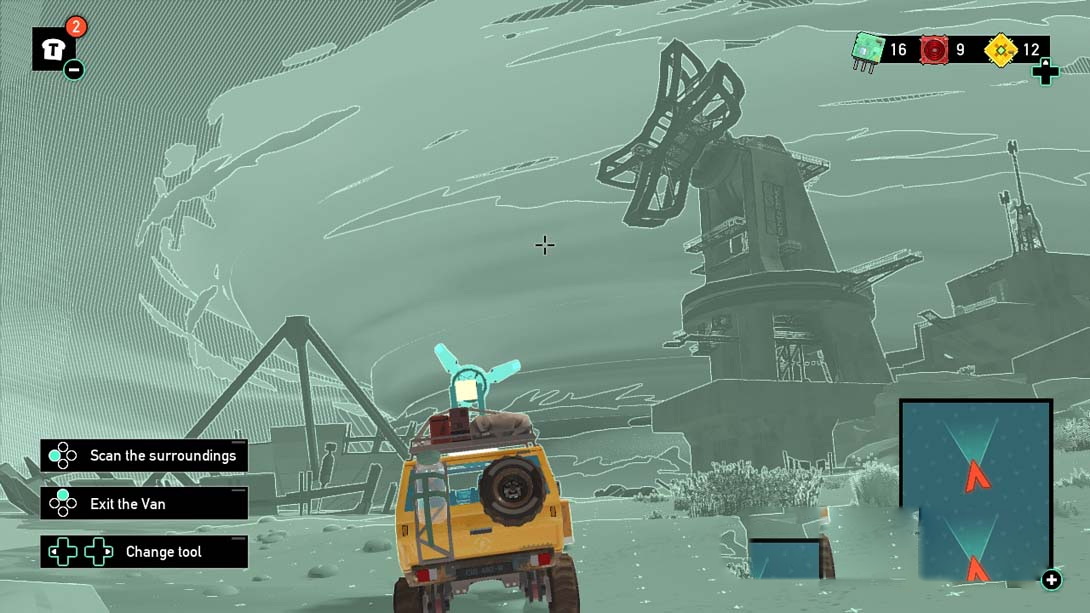Screen dimensions: 1090x613
Task: Click the minimap with orange arrow markers
Action: pyautogui.click(x=975, y=492)
